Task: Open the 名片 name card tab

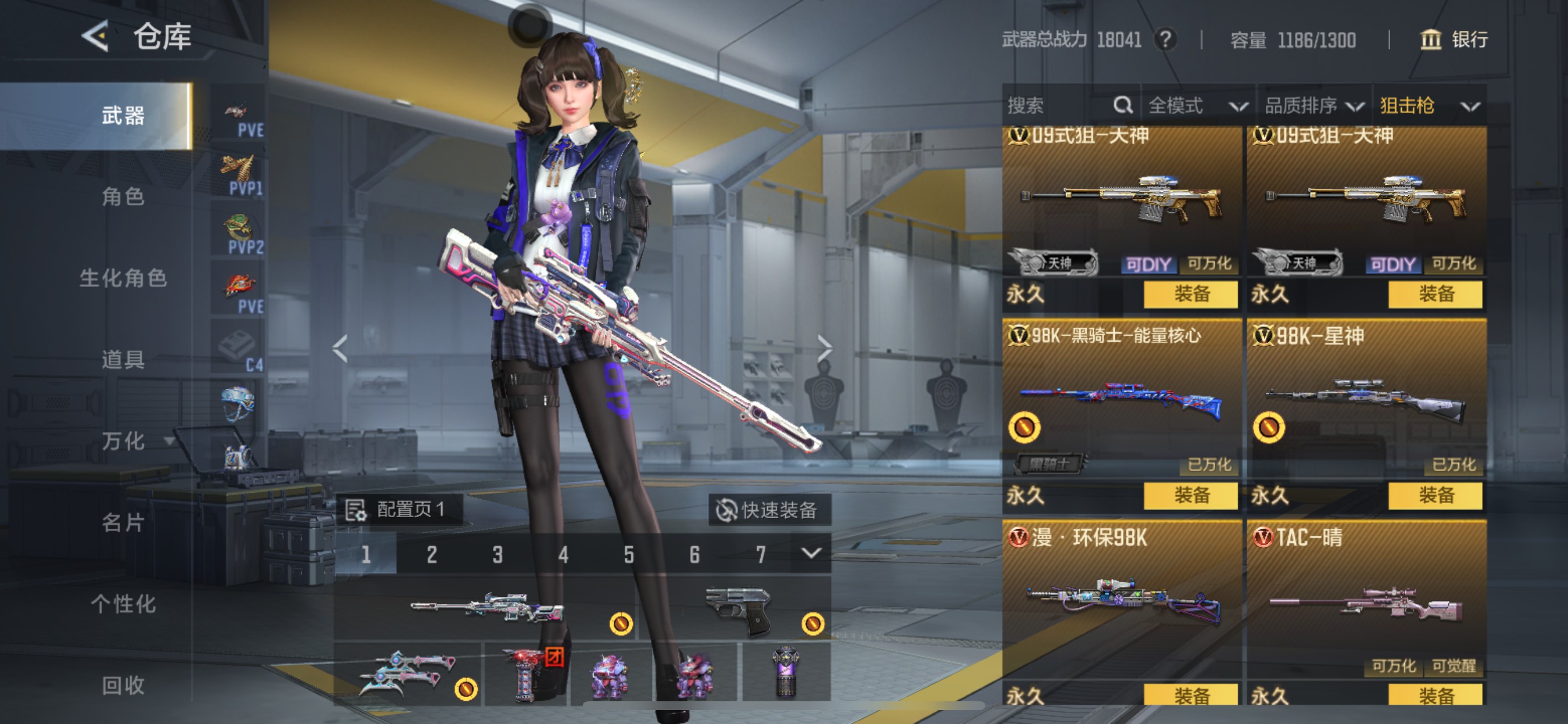Action: point(123,523)
